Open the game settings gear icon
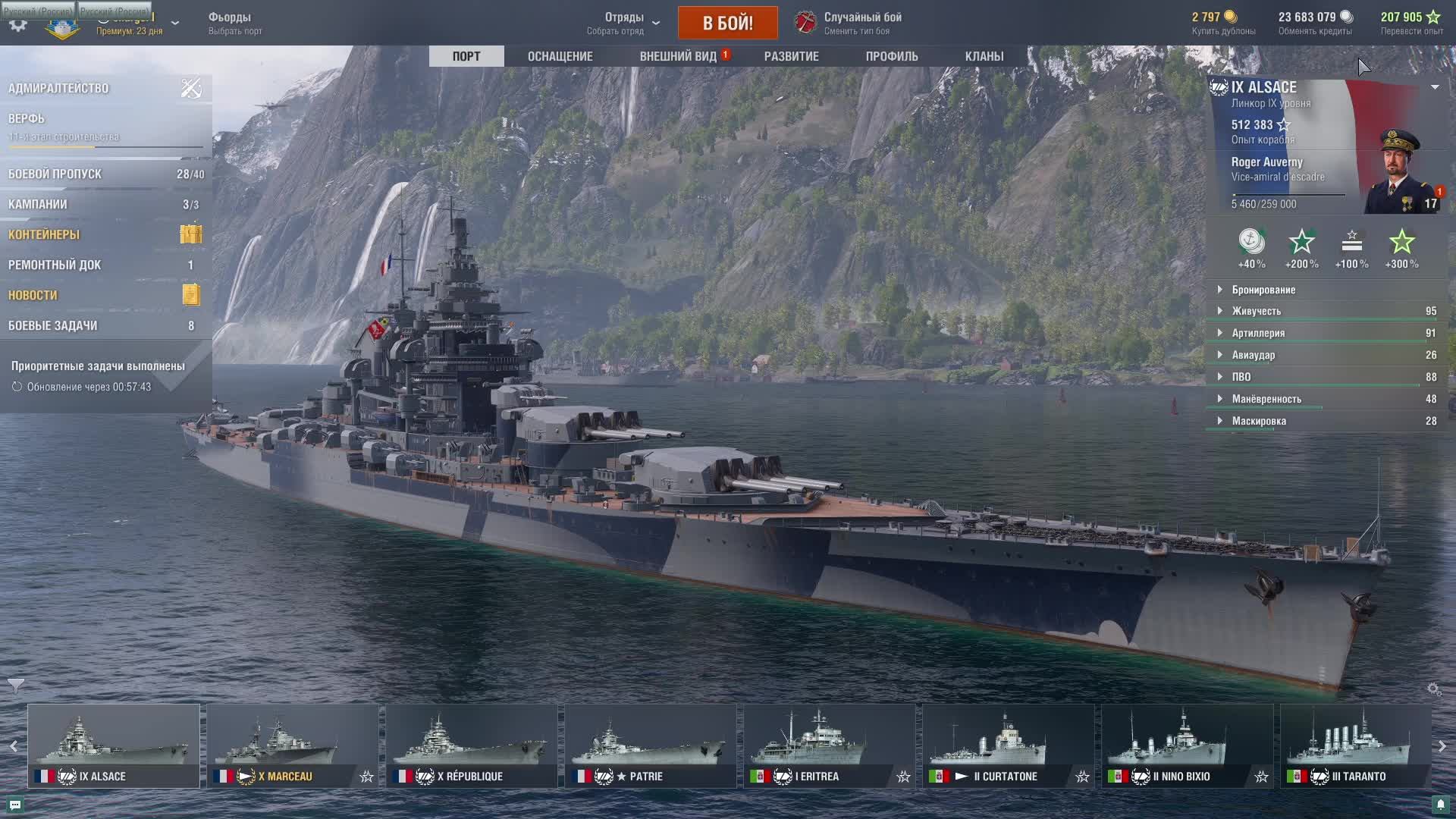1456x819 pixels. 18,24
